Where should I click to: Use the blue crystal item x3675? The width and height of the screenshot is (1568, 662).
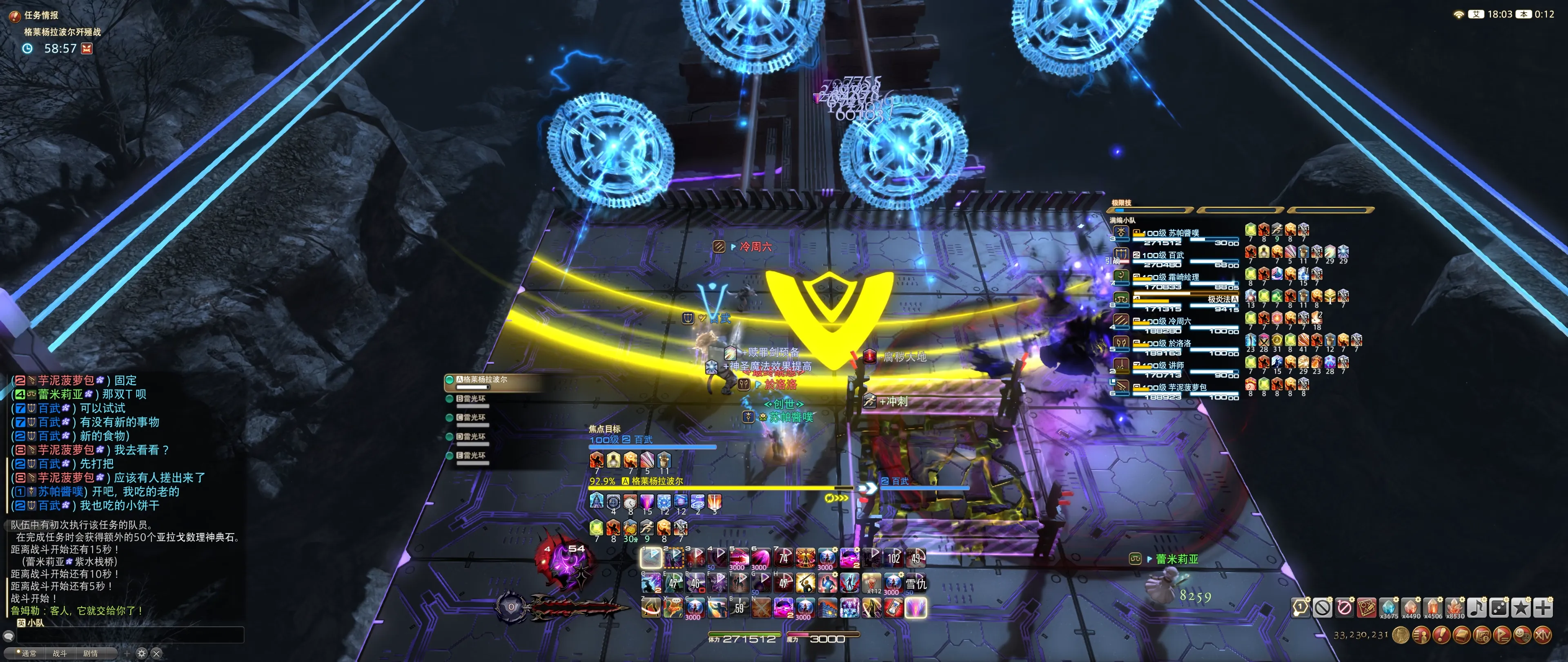(1388, 607)
